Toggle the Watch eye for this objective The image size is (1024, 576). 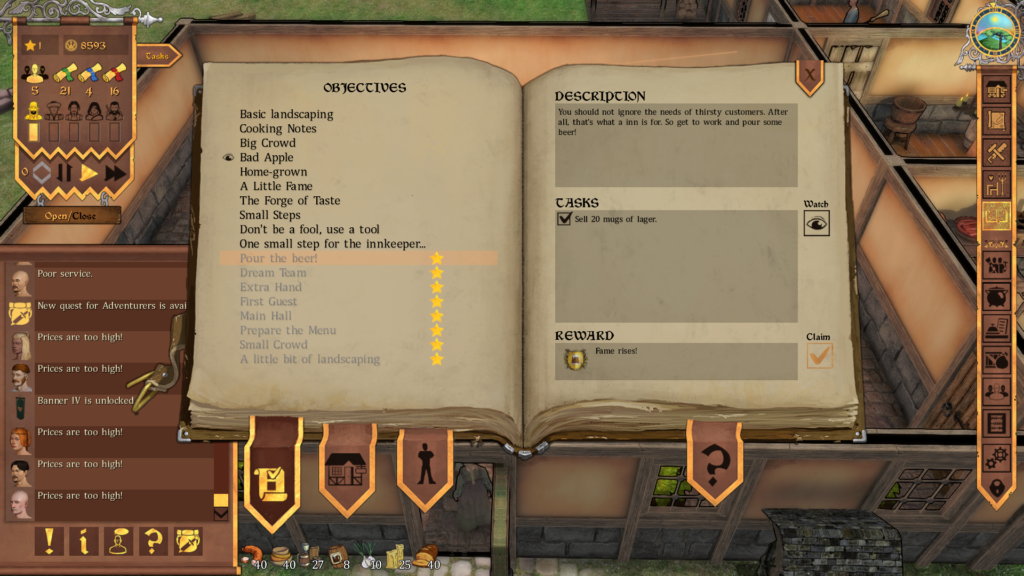(x=816, y=224)
